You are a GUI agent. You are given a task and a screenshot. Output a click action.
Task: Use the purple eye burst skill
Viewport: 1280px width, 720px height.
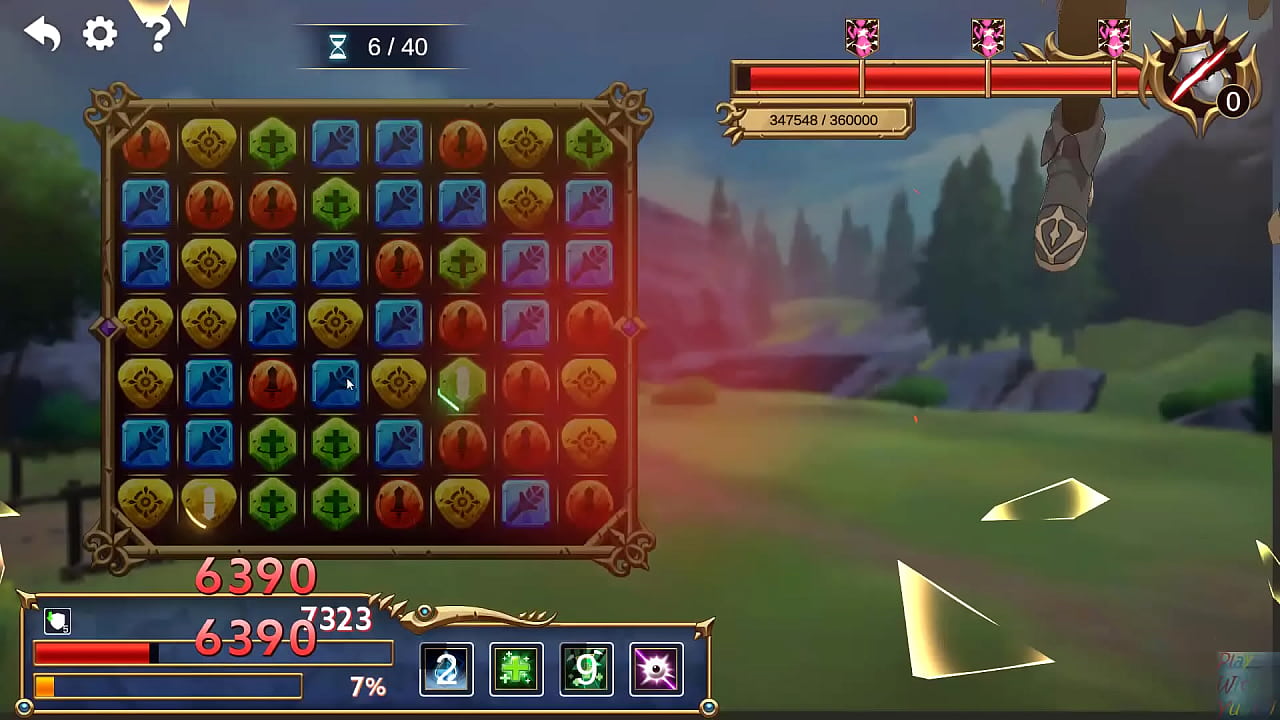pos(656,669)
